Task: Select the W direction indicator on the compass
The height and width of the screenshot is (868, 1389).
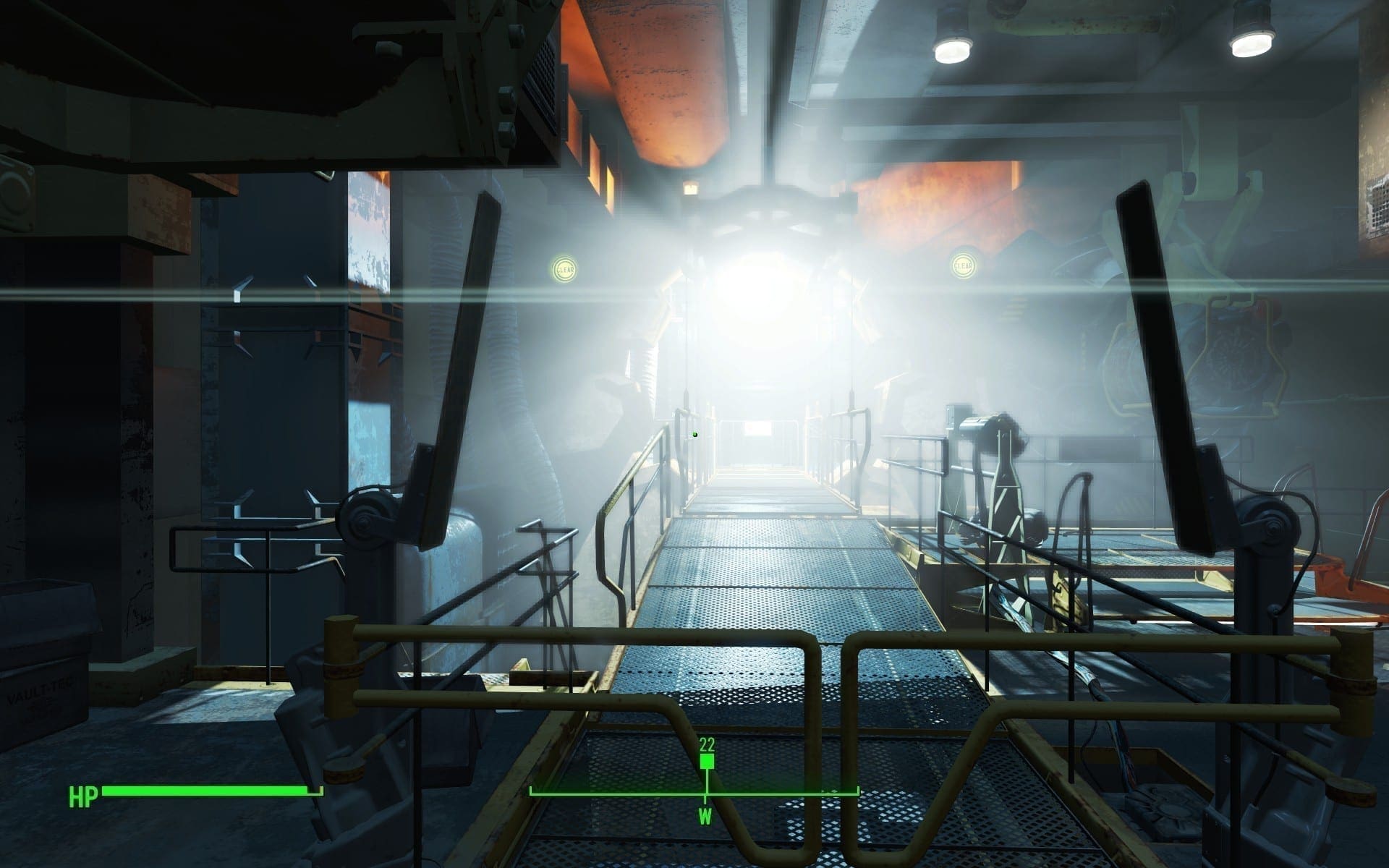Action: pyautogui.click(x=705, y=818)
